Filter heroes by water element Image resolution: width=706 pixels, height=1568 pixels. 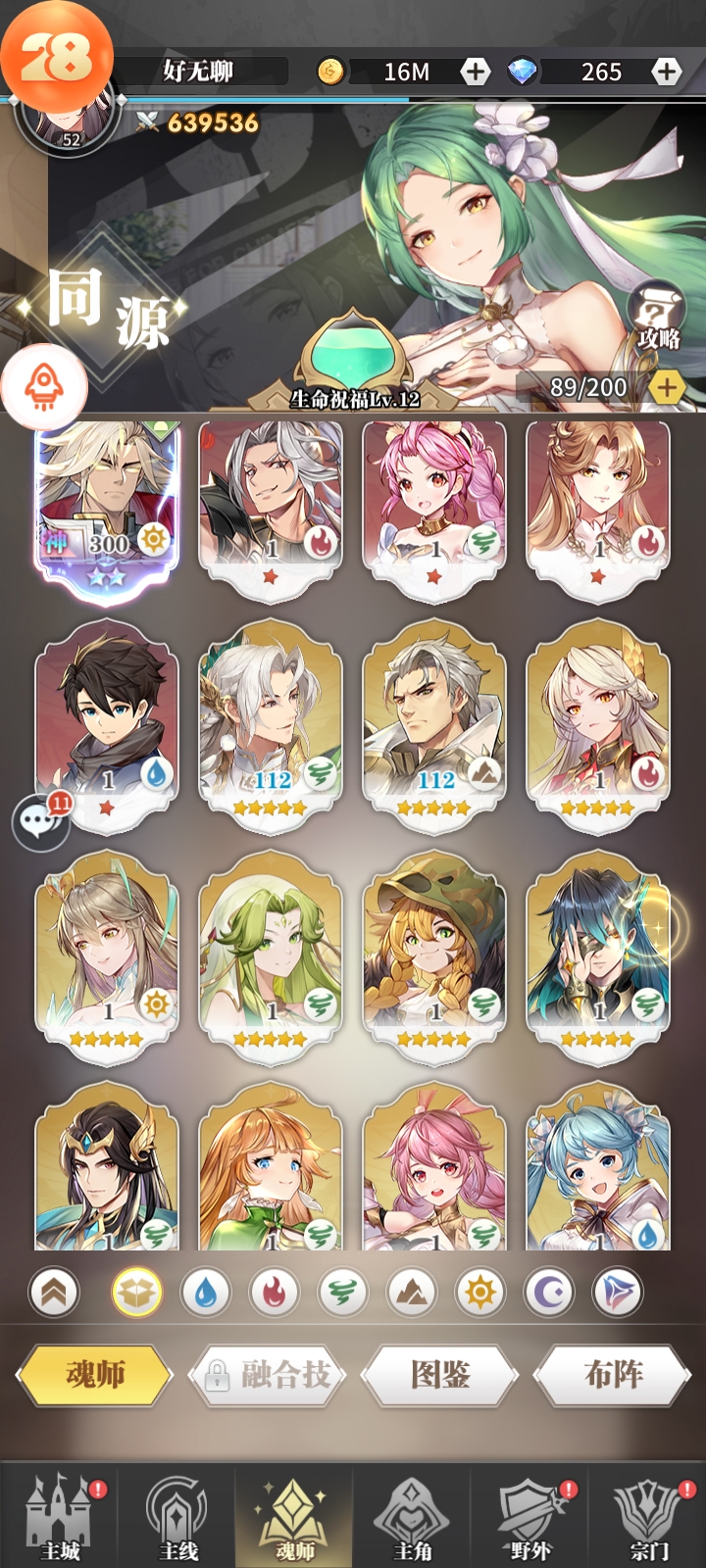(205, 1294)
